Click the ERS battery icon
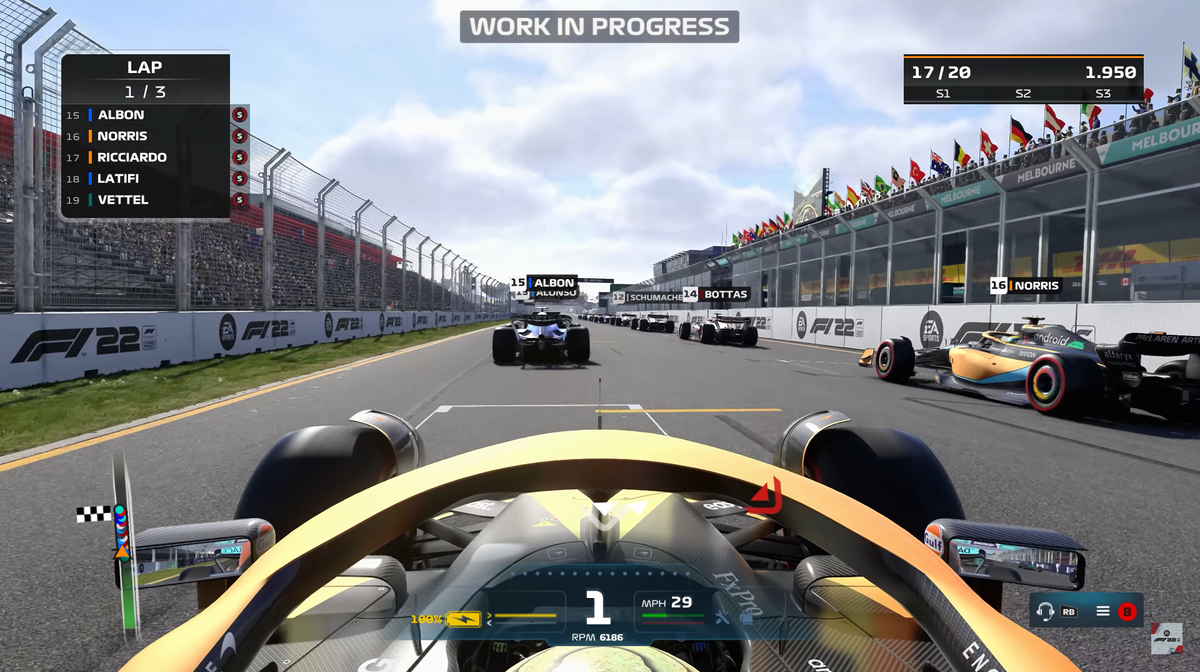The height and width of the screenshot is (672, 1200). tap(463, 619)
